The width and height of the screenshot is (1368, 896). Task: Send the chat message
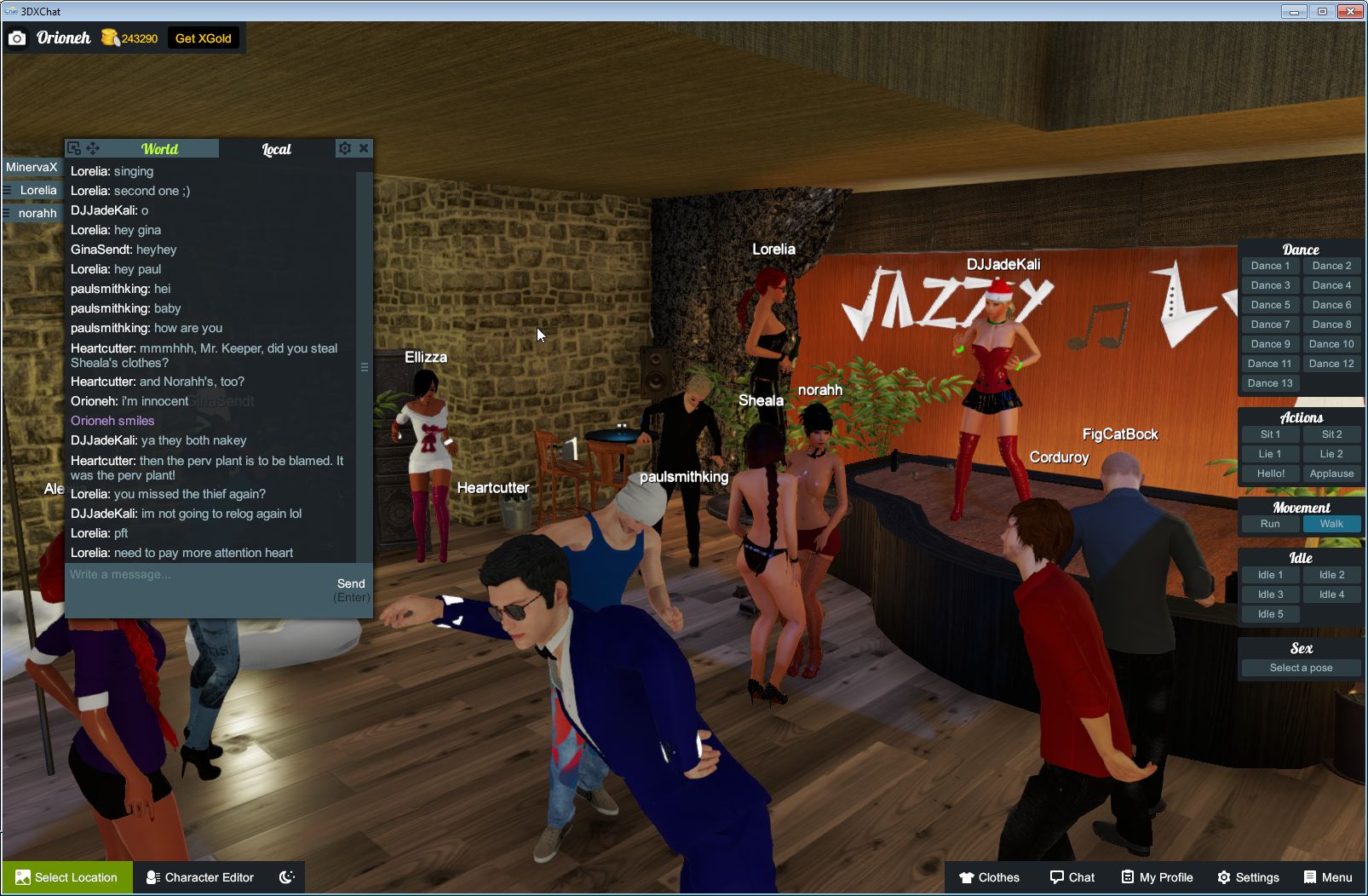point(351,583)
